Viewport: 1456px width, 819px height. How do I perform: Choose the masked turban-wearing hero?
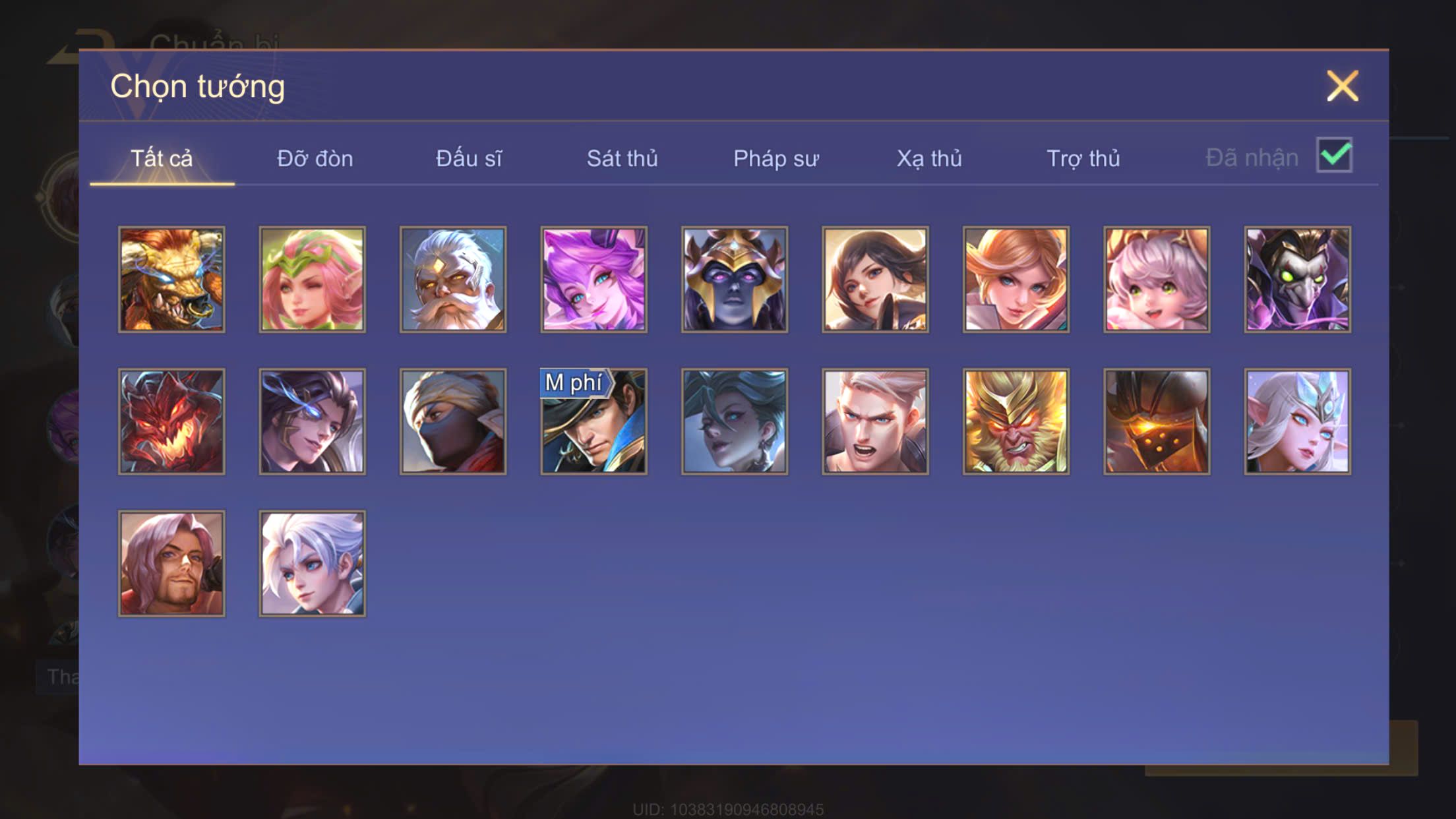tap(453, 421)
